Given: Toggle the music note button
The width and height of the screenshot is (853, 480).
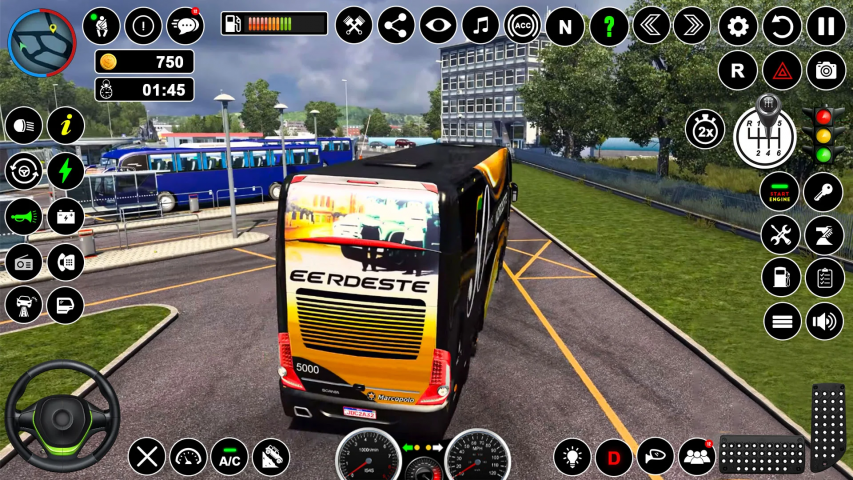Looking at the screenshot, I should 480,25.
